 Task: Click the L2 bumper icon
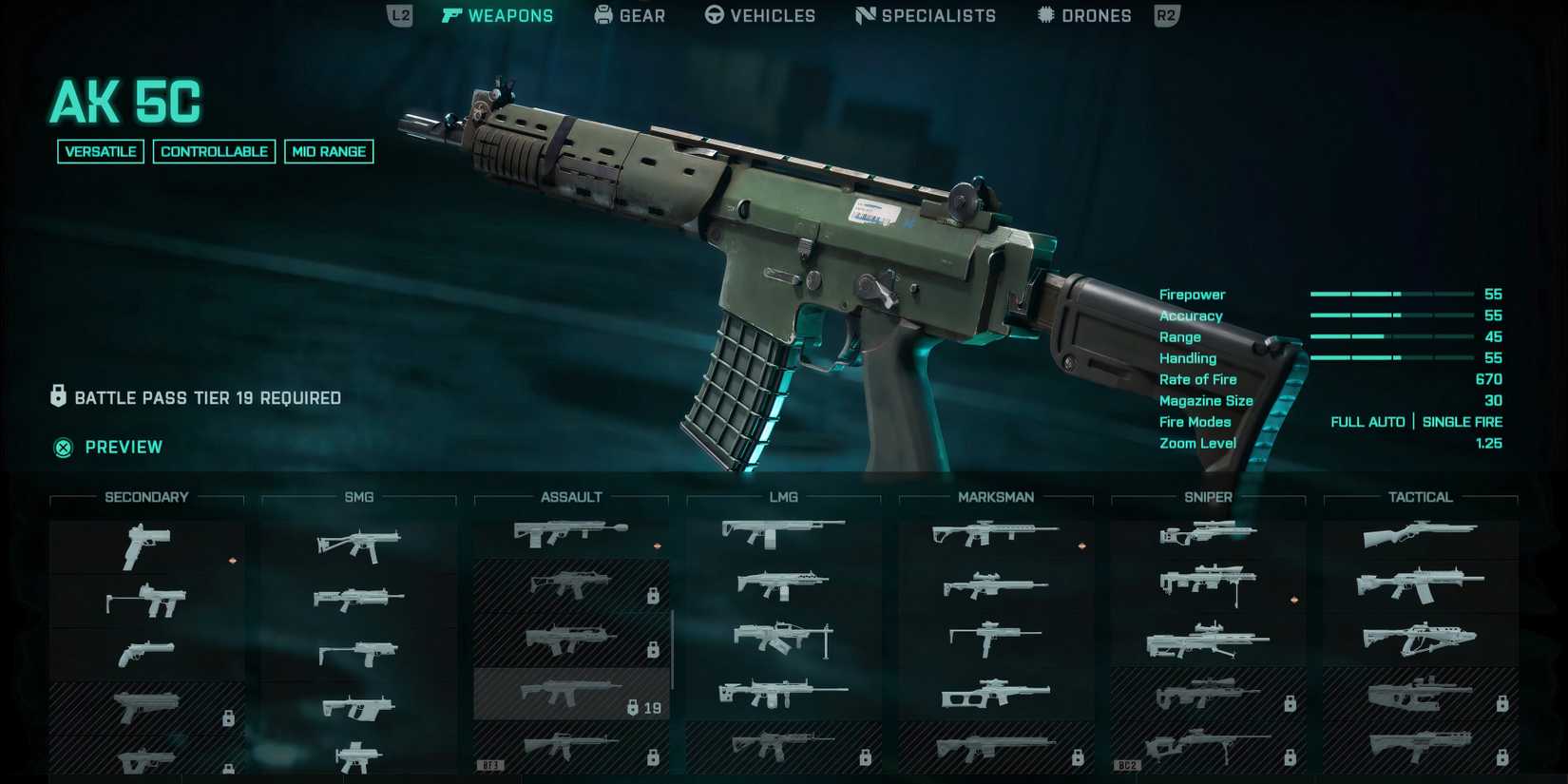pyautogui.click(x=398, y=14)
